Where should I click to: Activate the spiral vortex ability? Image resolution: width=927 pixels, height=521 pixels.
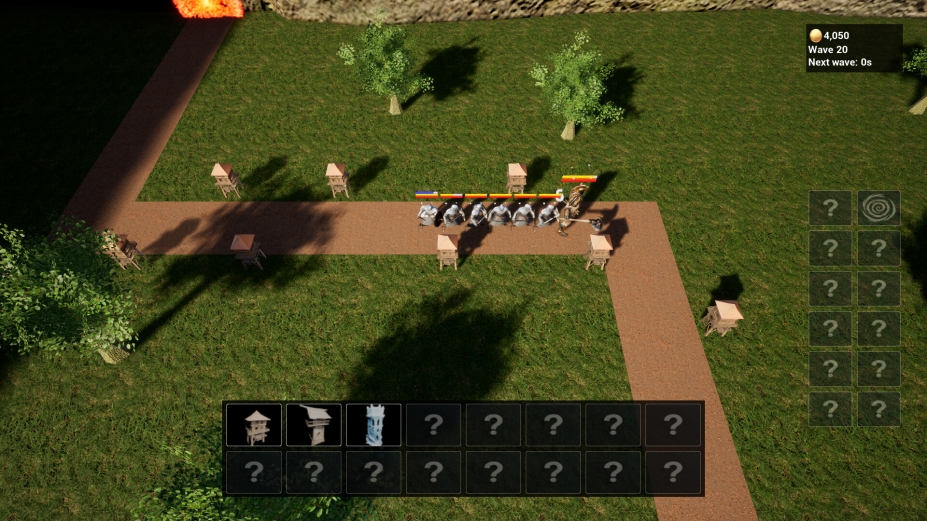878,208
